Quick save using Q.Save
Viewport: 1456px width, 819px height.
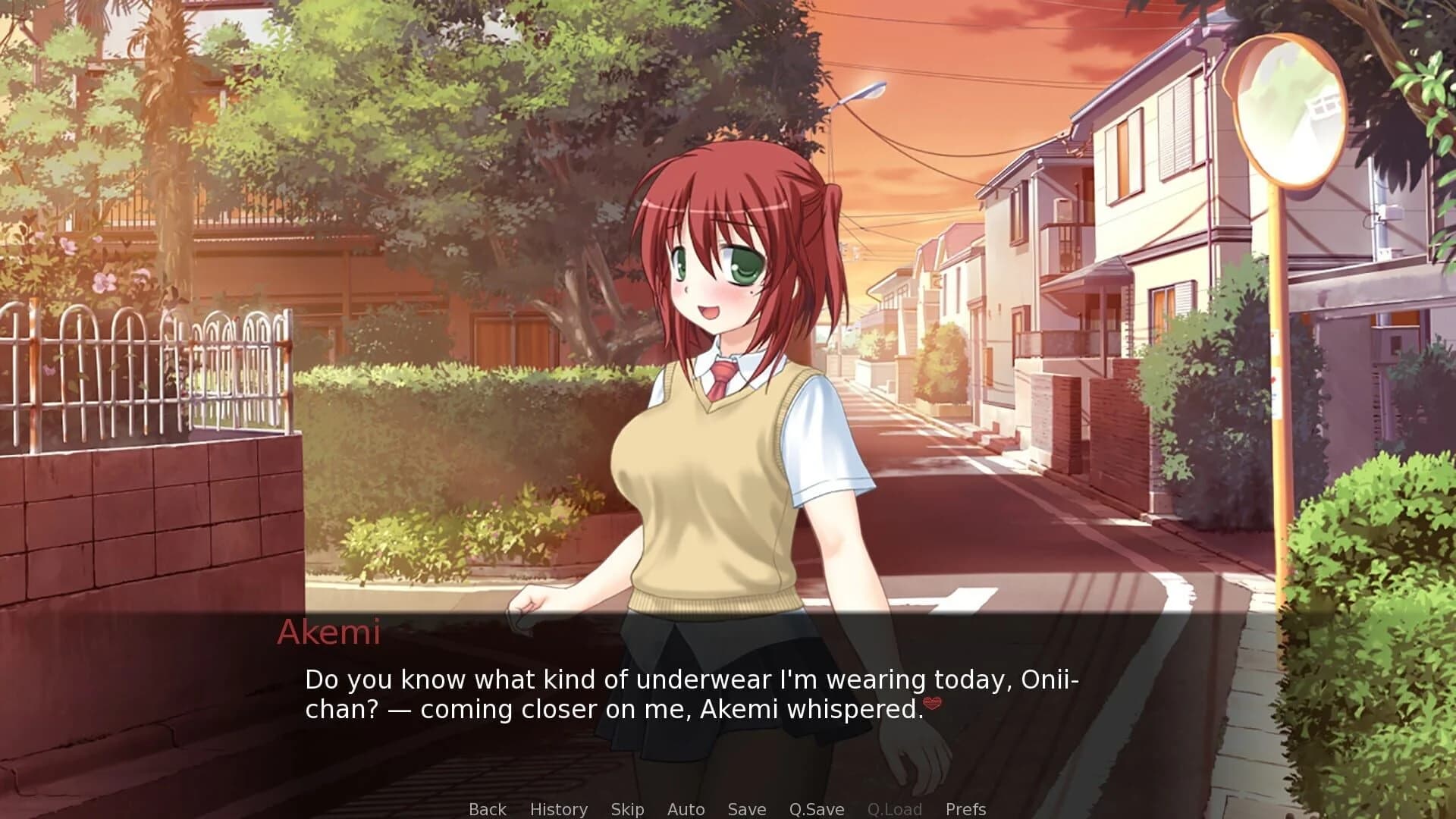pyautogui.click(x=817, y=809)
